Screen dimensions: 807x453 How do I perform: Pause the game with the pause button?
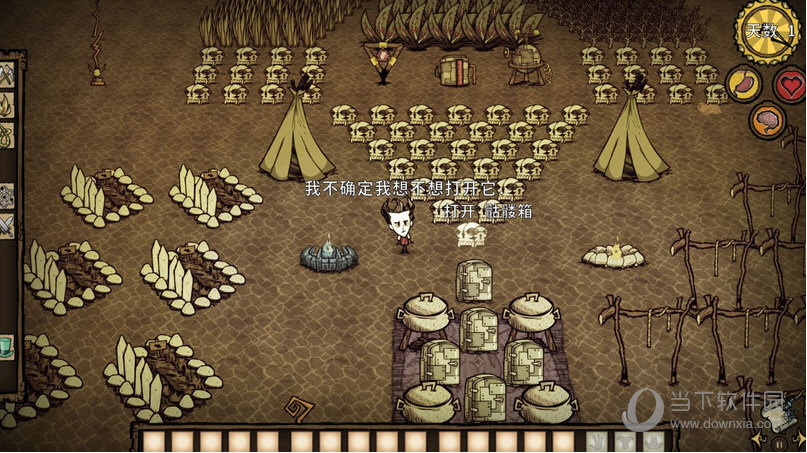pyautogui.click(x=779, y=443)
